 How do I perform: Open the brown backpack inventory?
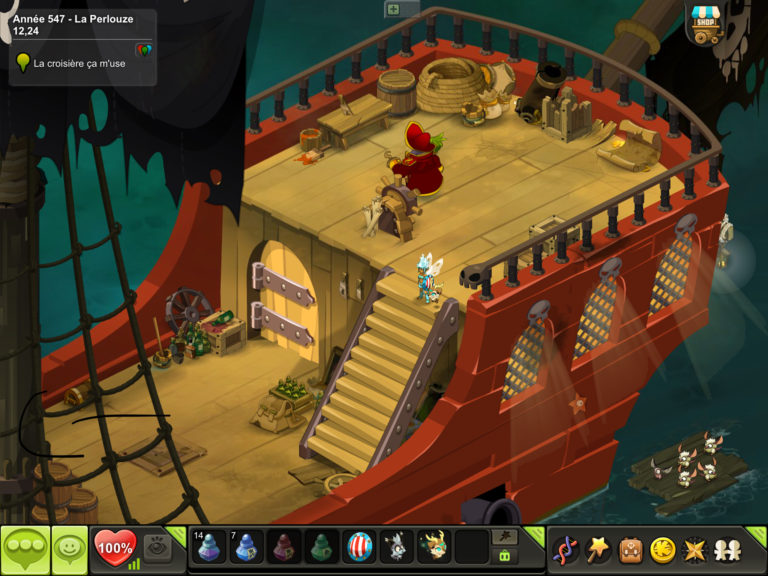[629, 549]
